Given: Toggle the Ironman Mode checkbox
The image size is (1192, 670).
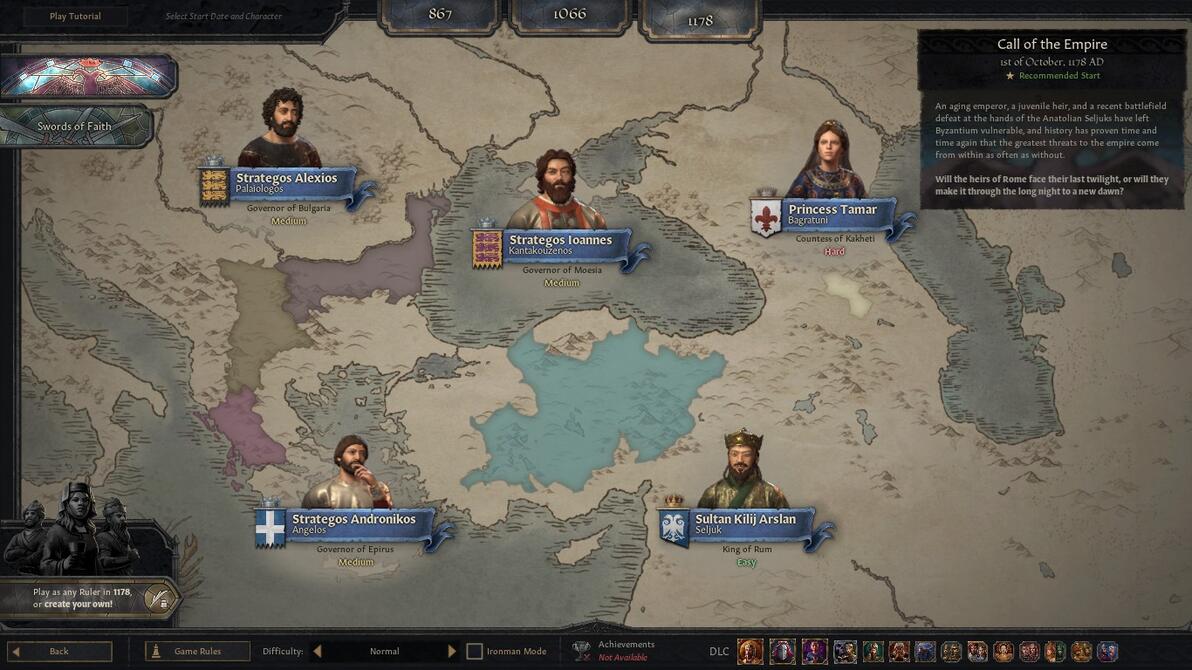Looking at the screenshot, I should click(x=475, y=651).
